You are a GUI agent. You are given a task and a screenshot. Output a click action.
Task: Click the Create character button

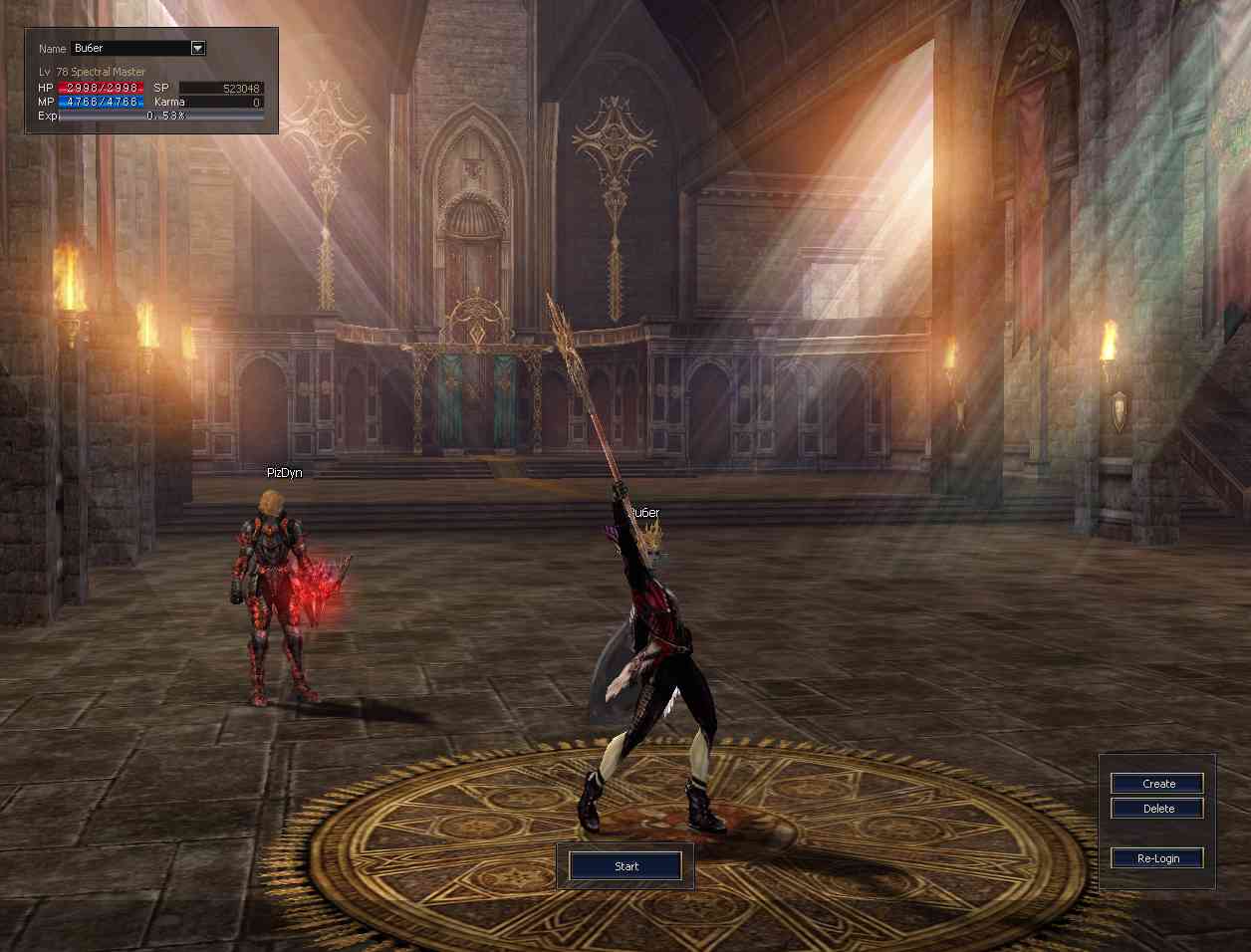click(1157, 784)
